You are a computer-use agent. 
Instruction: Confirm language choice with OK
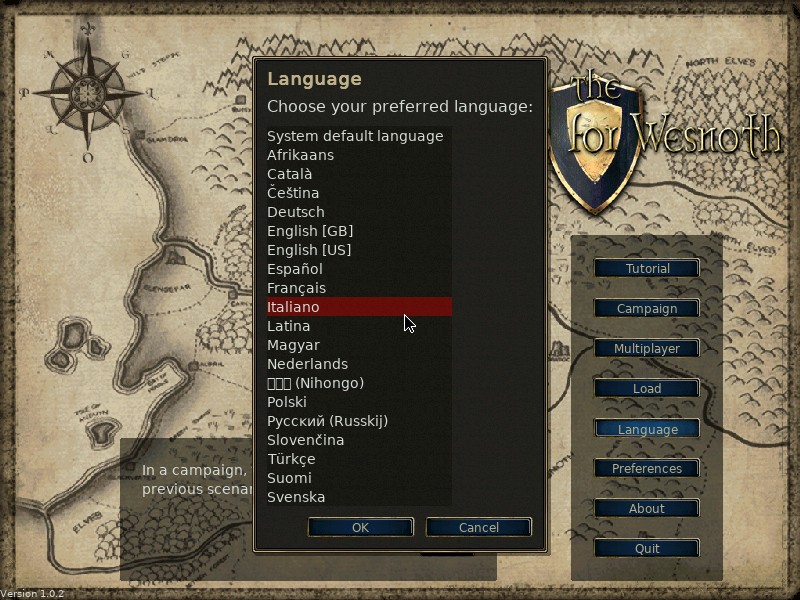[x=360, y=527]
